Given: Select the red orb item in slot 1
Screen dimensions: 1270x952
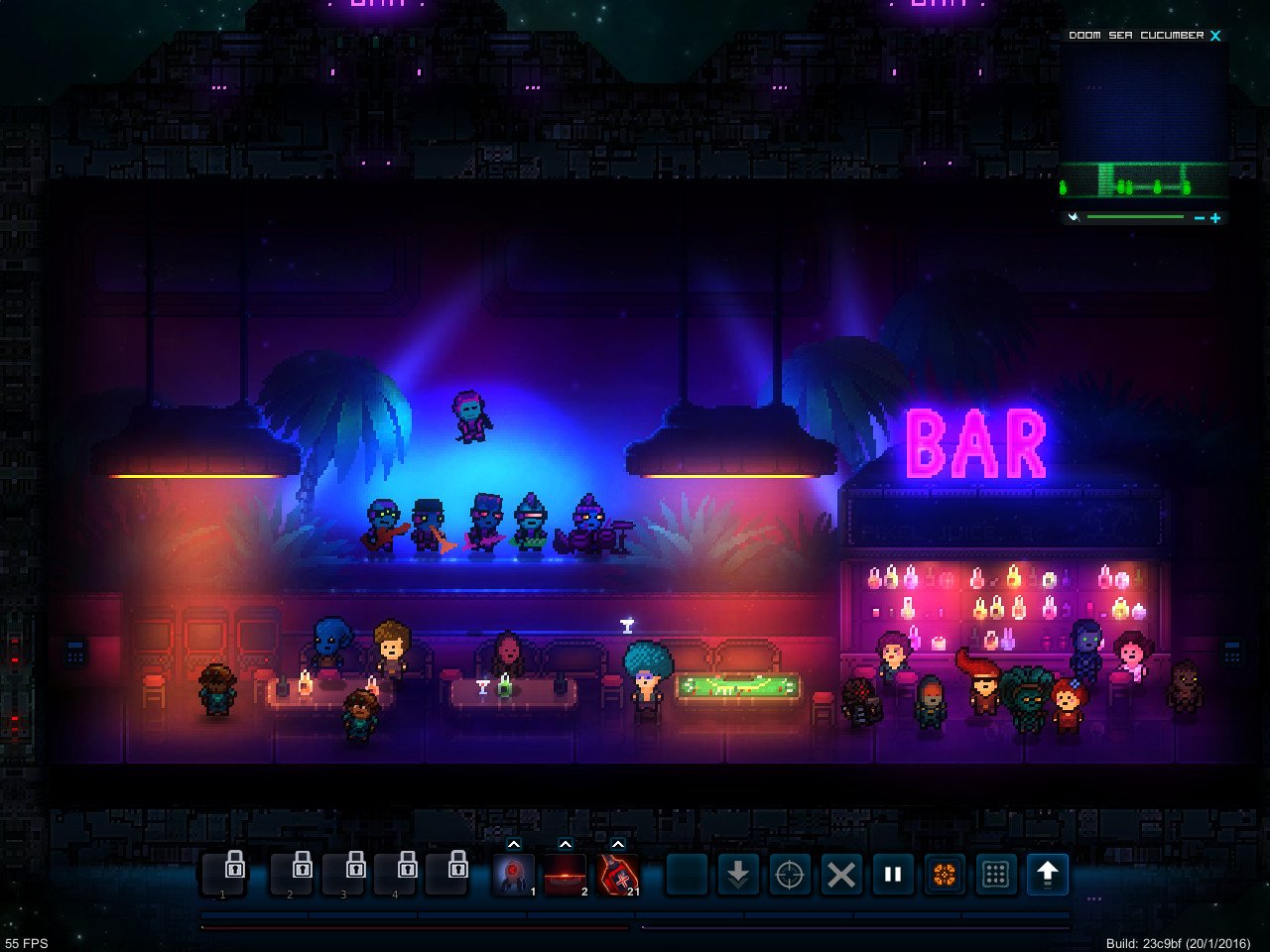Looking at the screenshot, I should (512, 874).
